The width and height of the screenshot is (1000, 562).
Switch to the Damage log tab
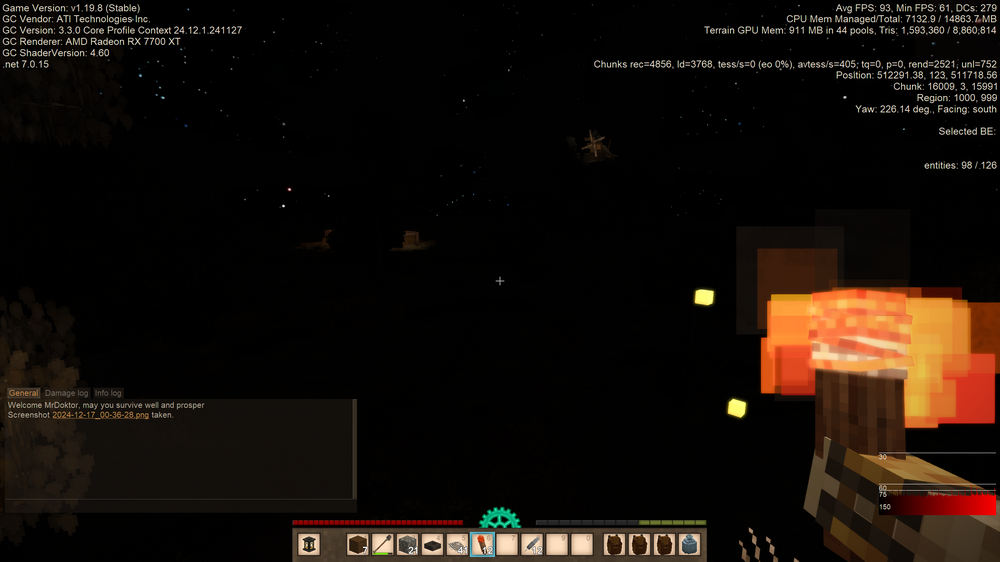pos(67,393)
